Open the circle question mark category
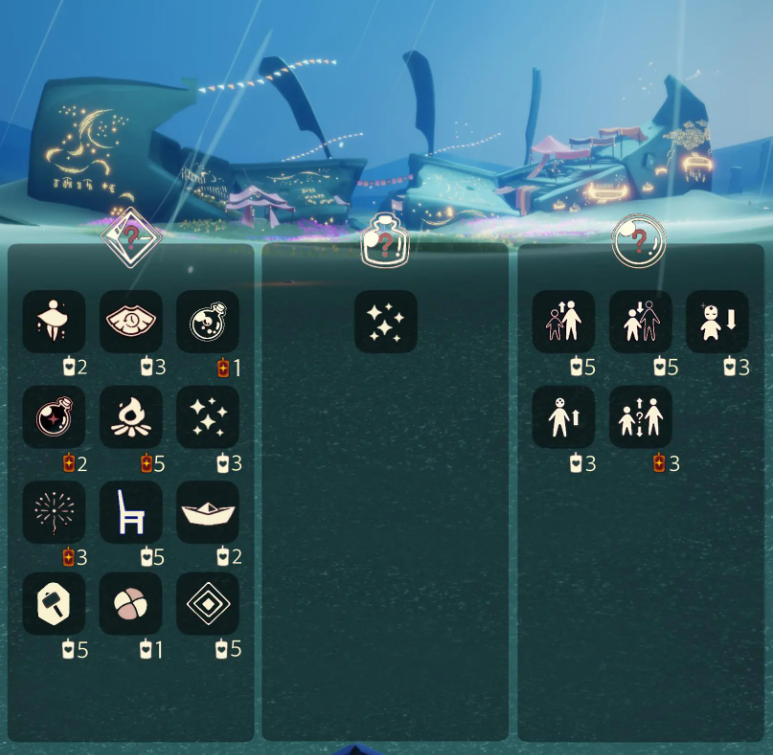773x755 pixels. click(640, 240)
